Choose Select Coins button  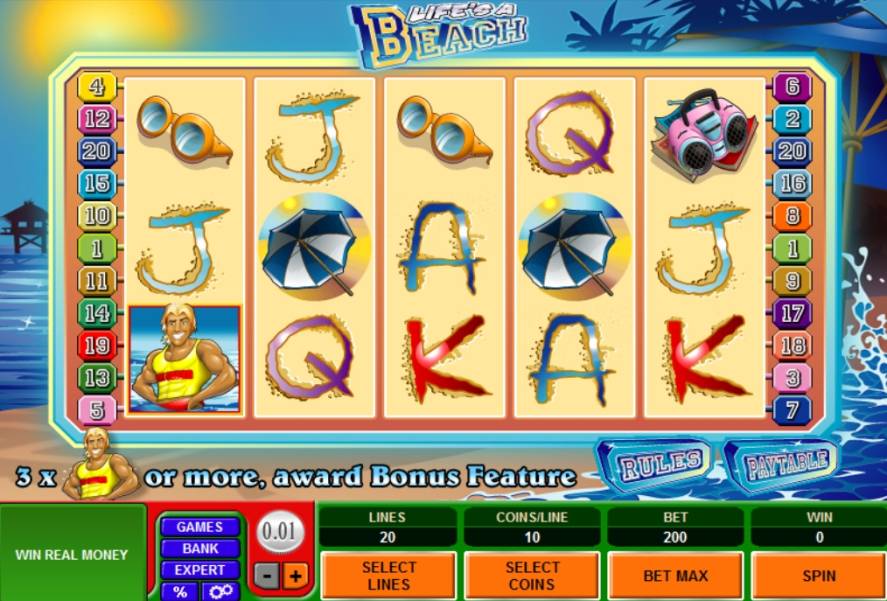(531, 575)
